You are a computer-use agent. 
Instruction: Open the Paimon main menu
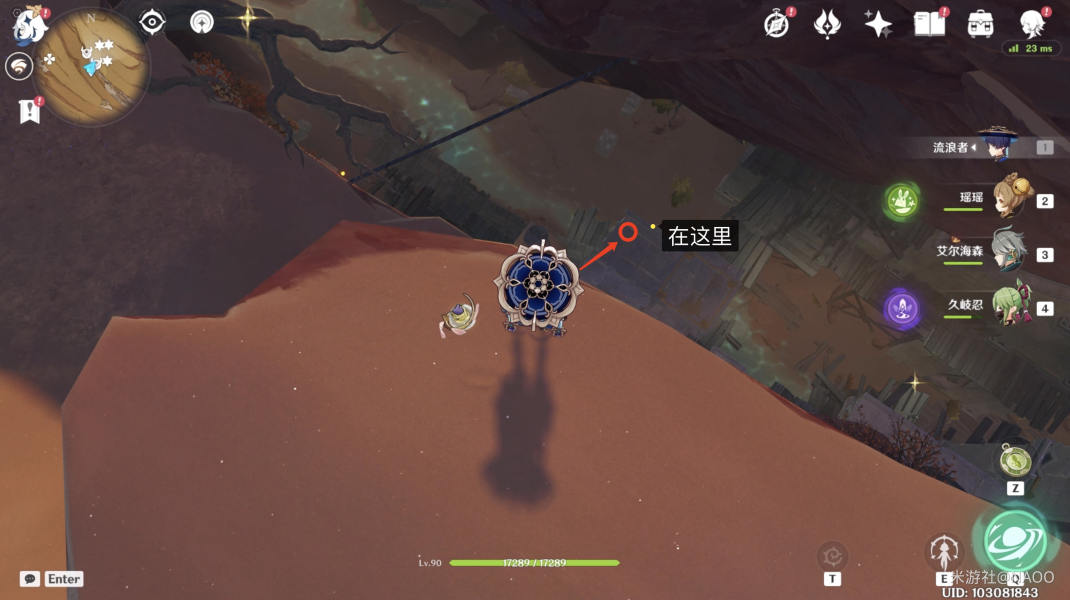(30, 26)
